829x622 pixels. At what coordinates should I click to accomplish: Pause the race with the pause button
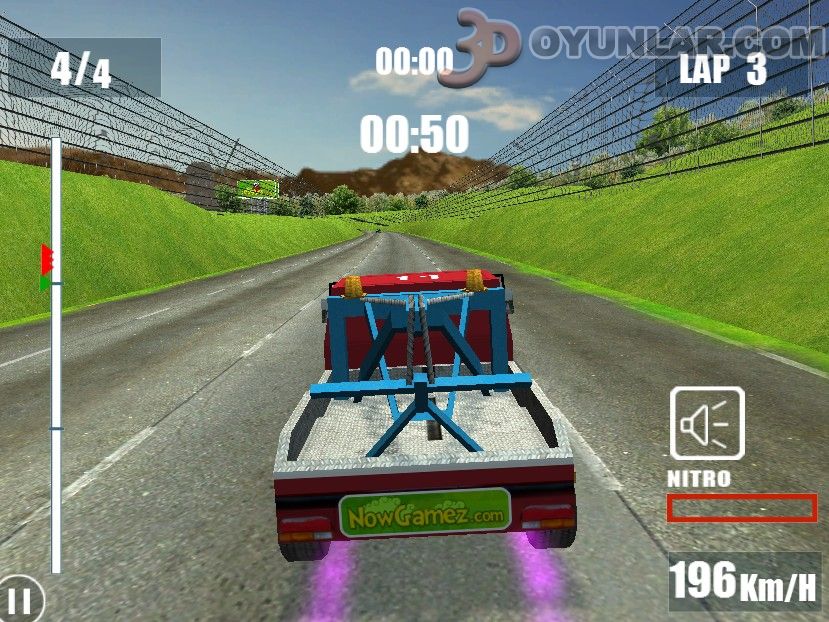click(x=21, y=600)
